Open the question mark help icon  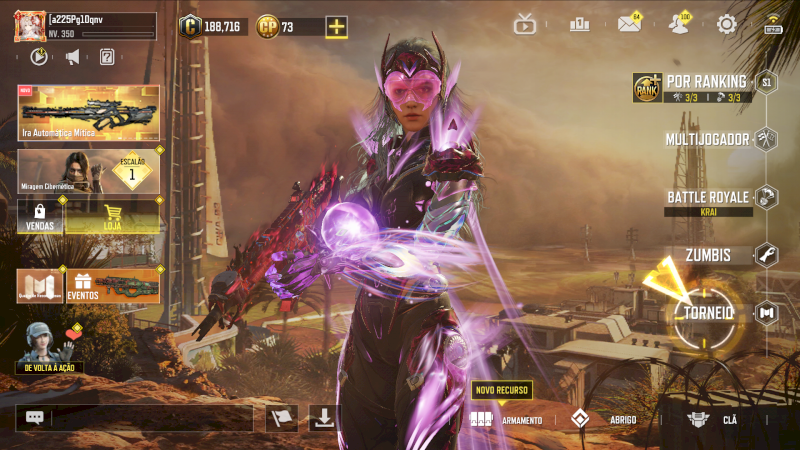[107, 57]
